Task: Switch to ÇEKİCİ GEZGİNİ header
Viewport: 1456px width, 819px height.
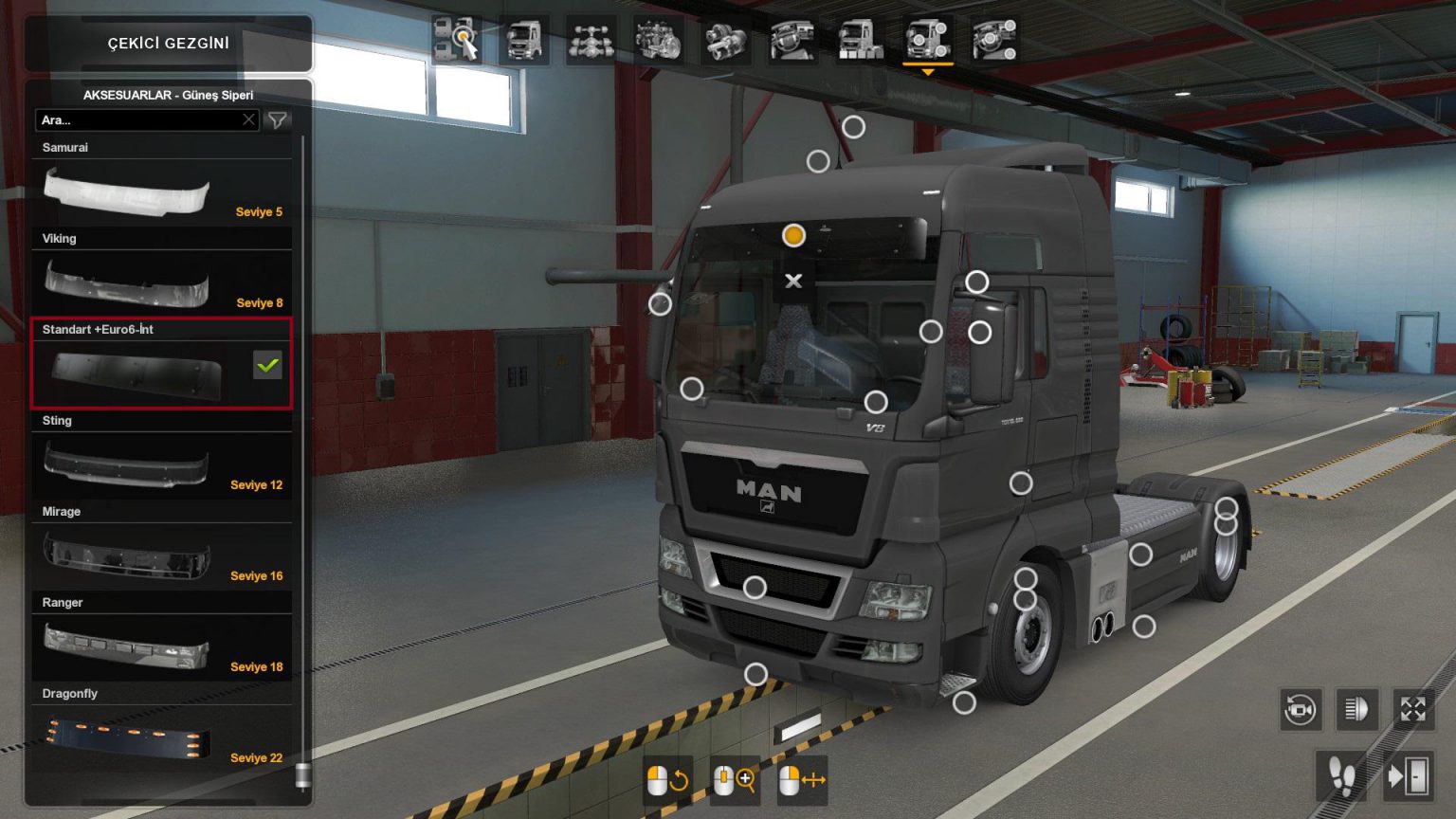Action: pos(169,43)
